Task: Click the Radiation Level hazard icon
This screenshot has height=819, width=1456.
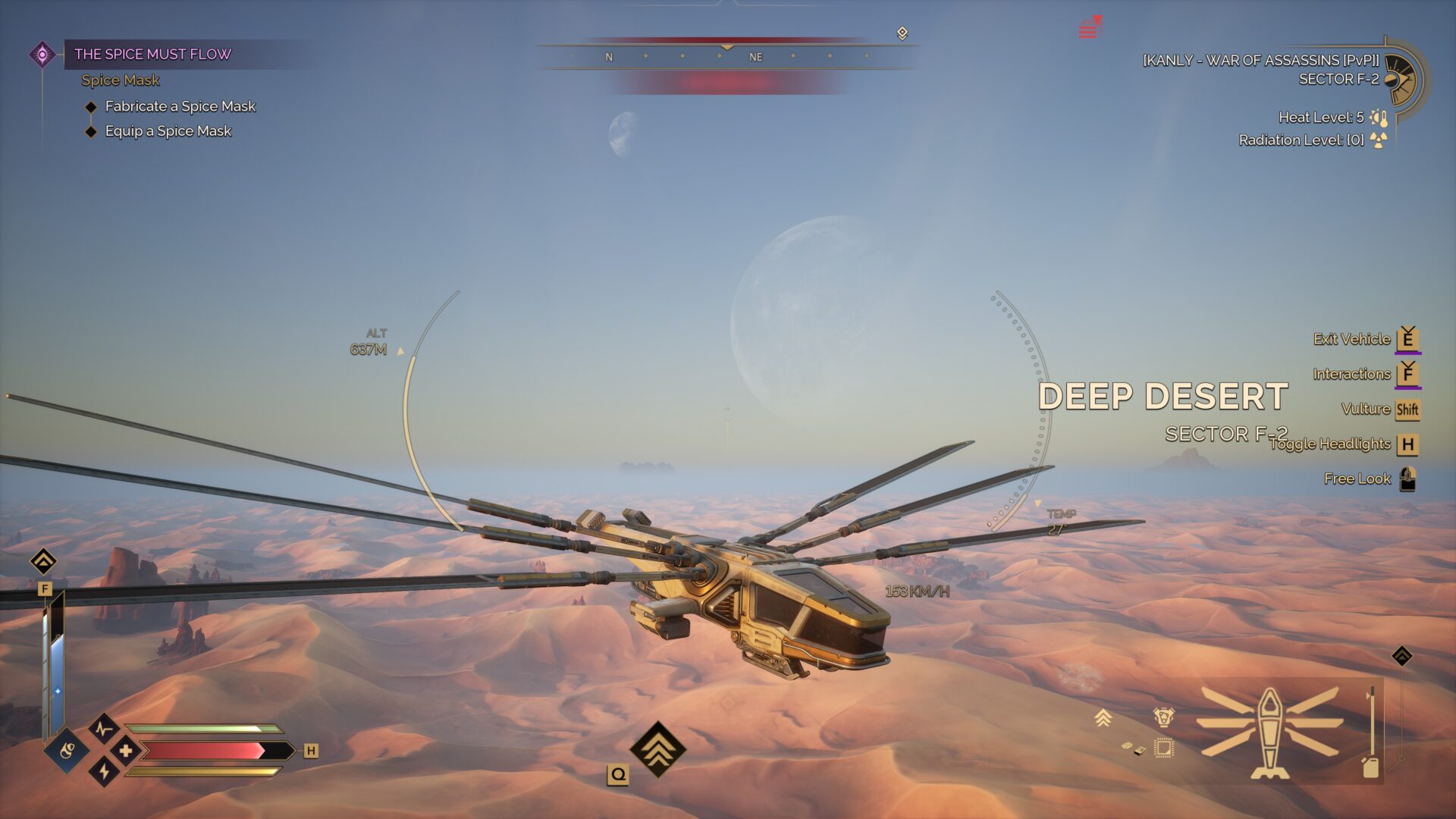Action: [1379, 140]
